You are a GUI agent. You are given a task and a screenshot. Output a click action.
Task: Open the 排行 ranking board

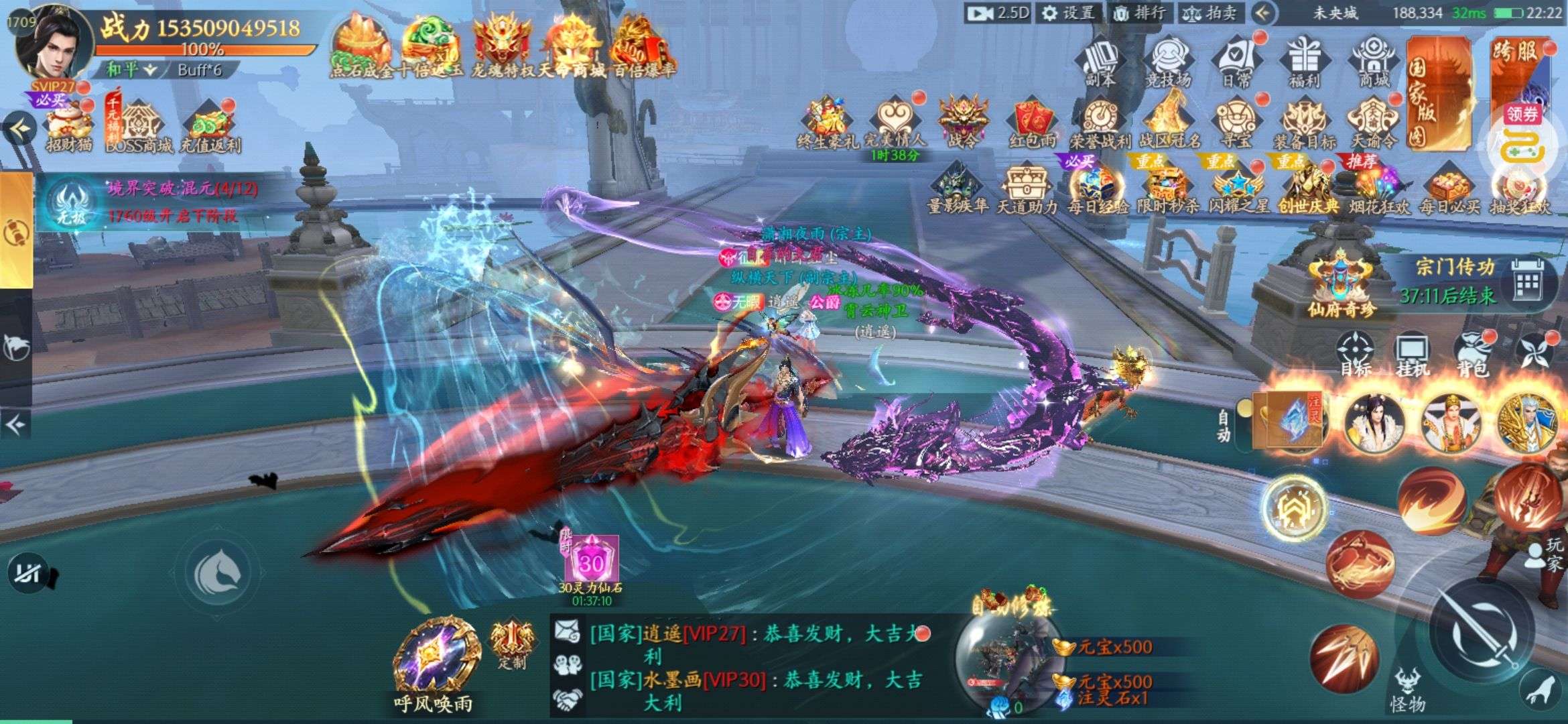1139,13
